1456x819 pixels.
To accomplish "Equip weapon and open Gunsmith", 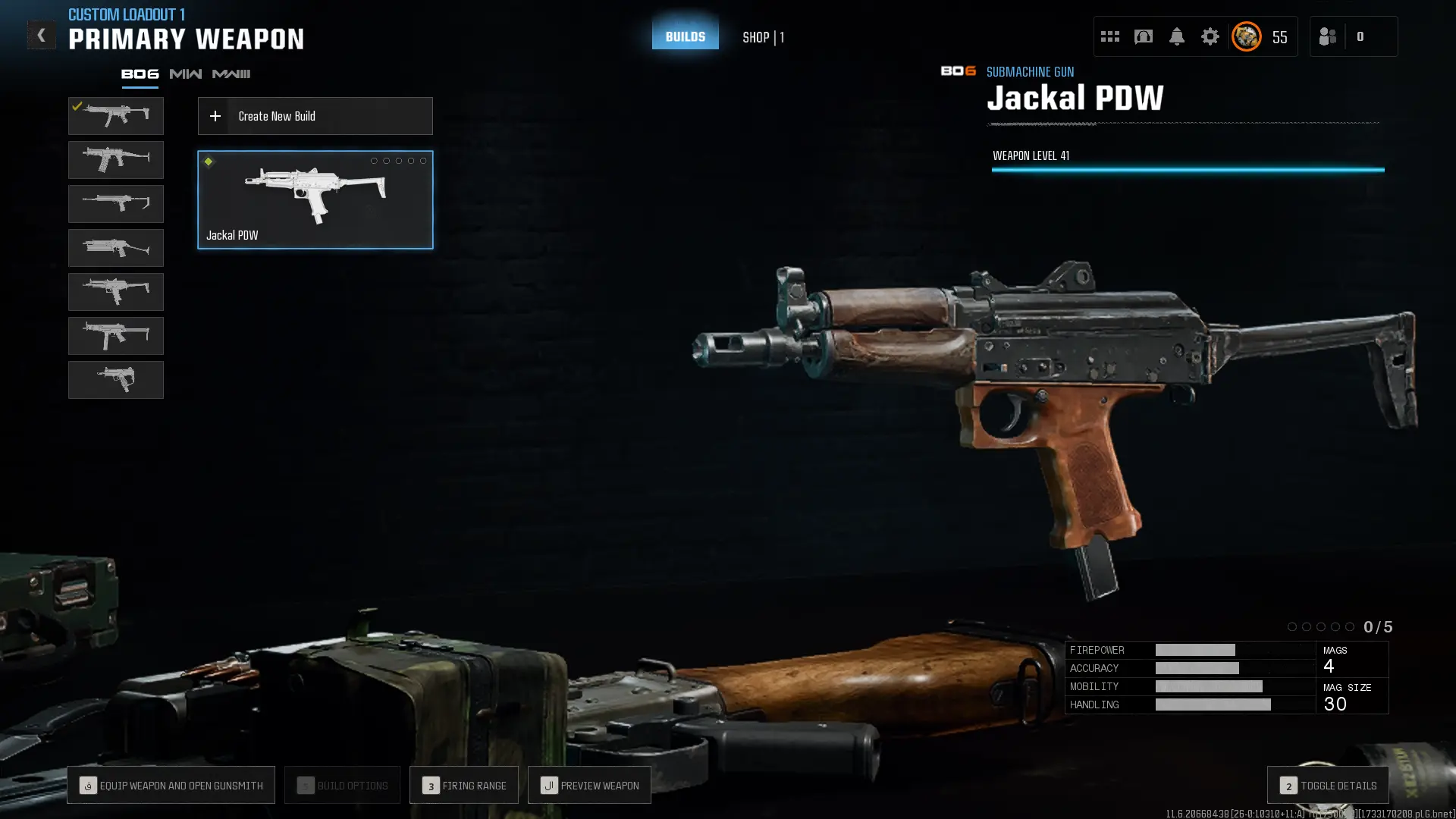I will pyautogui.click(x=171, y=785).
